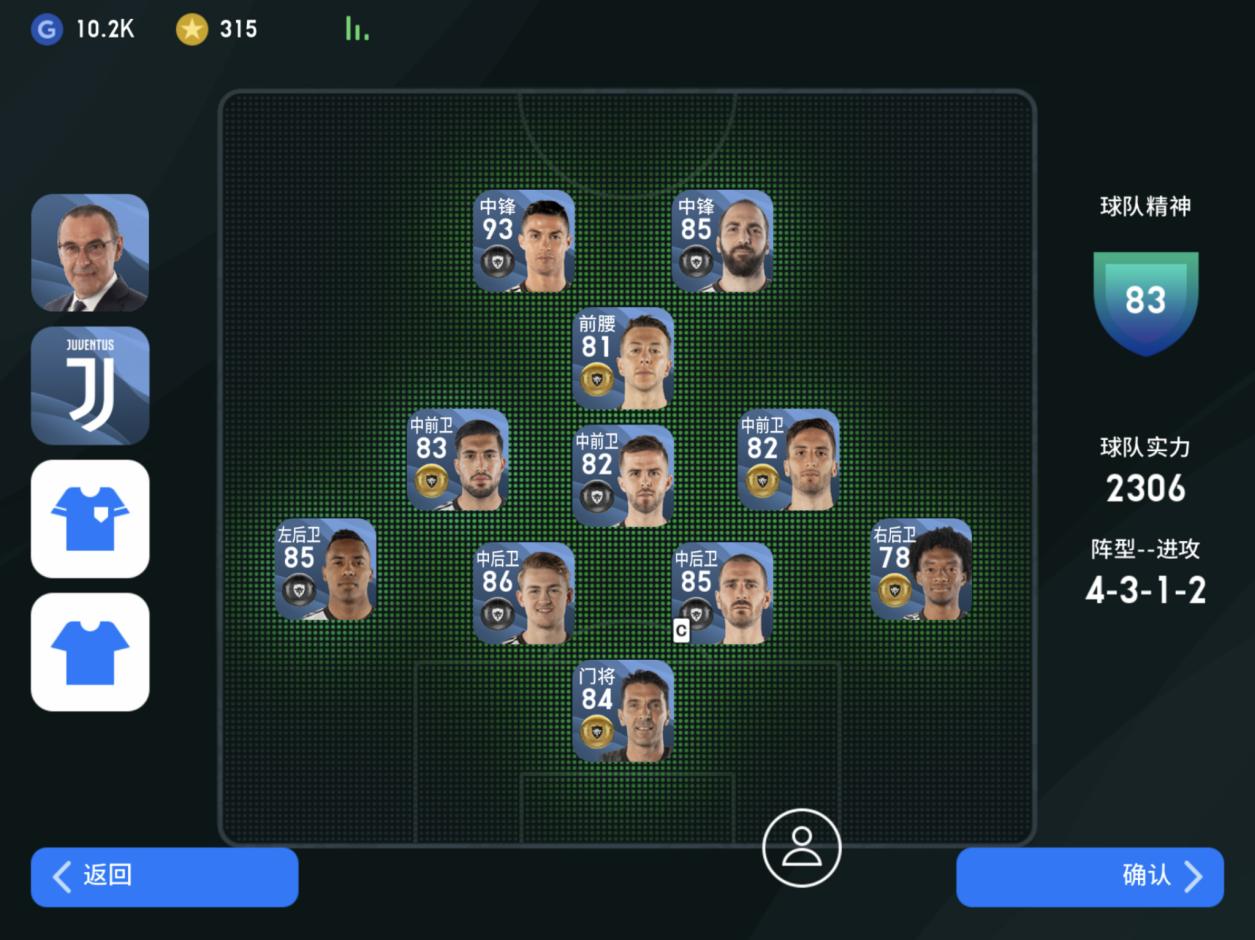Select the 中前卫 83 midfielder card
The image size is (1255, 940).
click(458, 460)
